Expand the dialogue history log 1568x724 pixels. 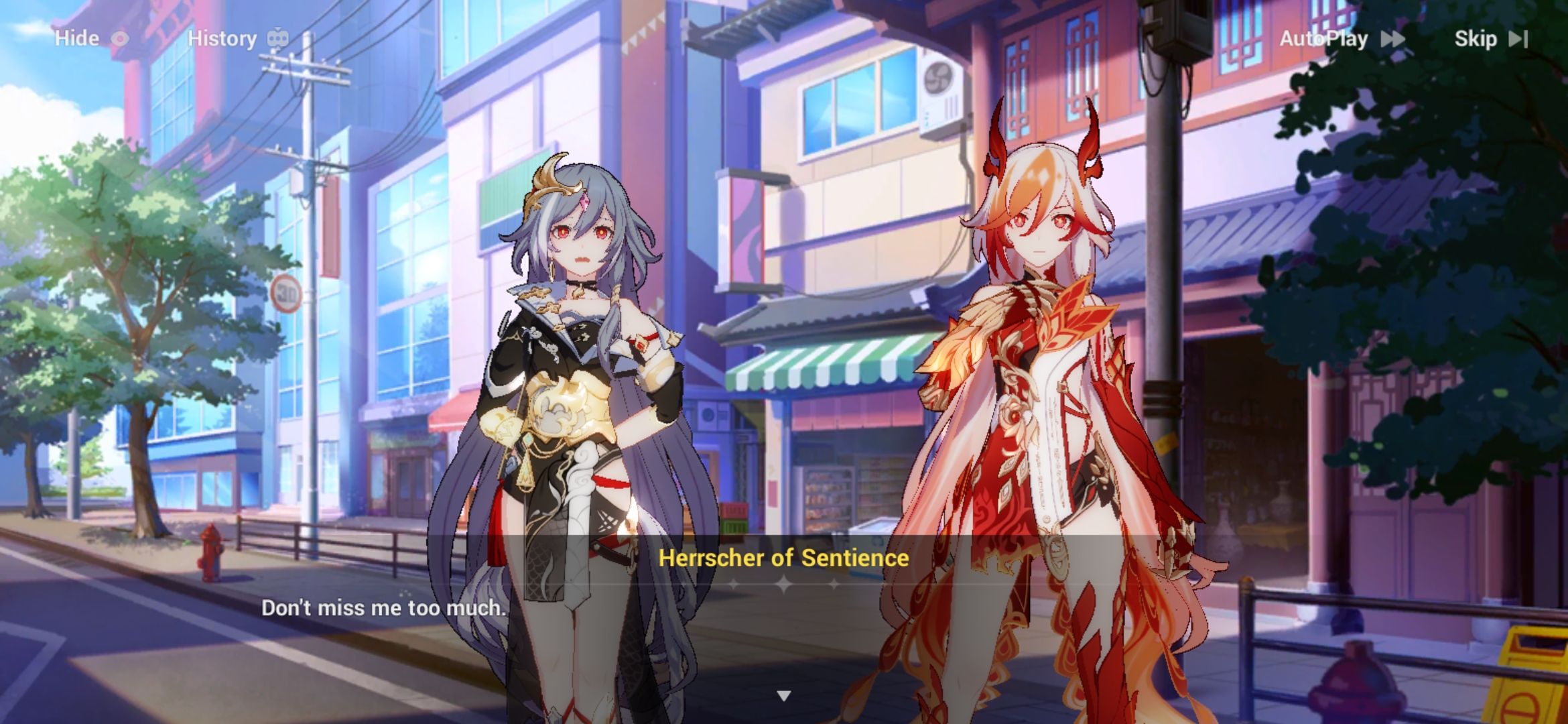tap(224, 38)
